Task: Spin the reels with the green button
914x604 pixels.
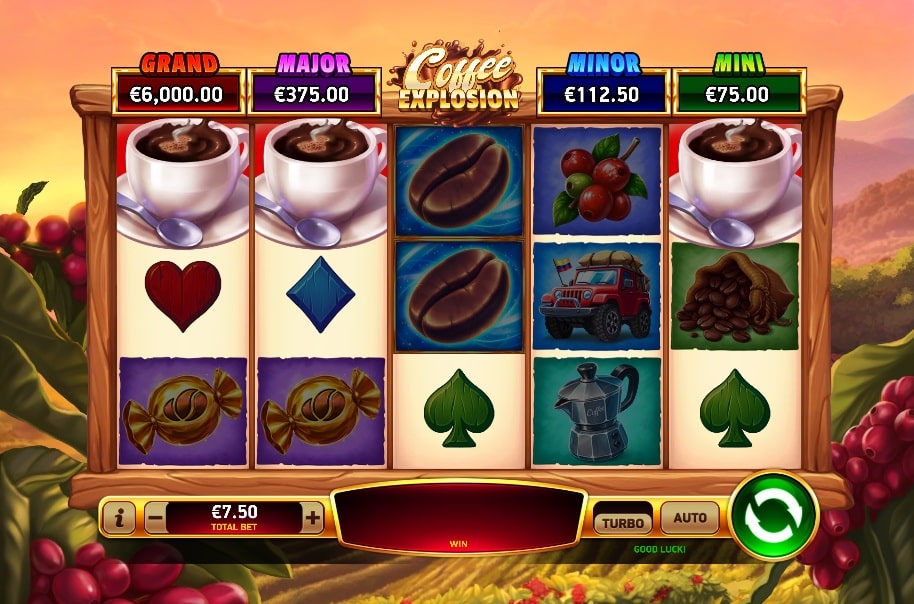Action: pos(774,515)
